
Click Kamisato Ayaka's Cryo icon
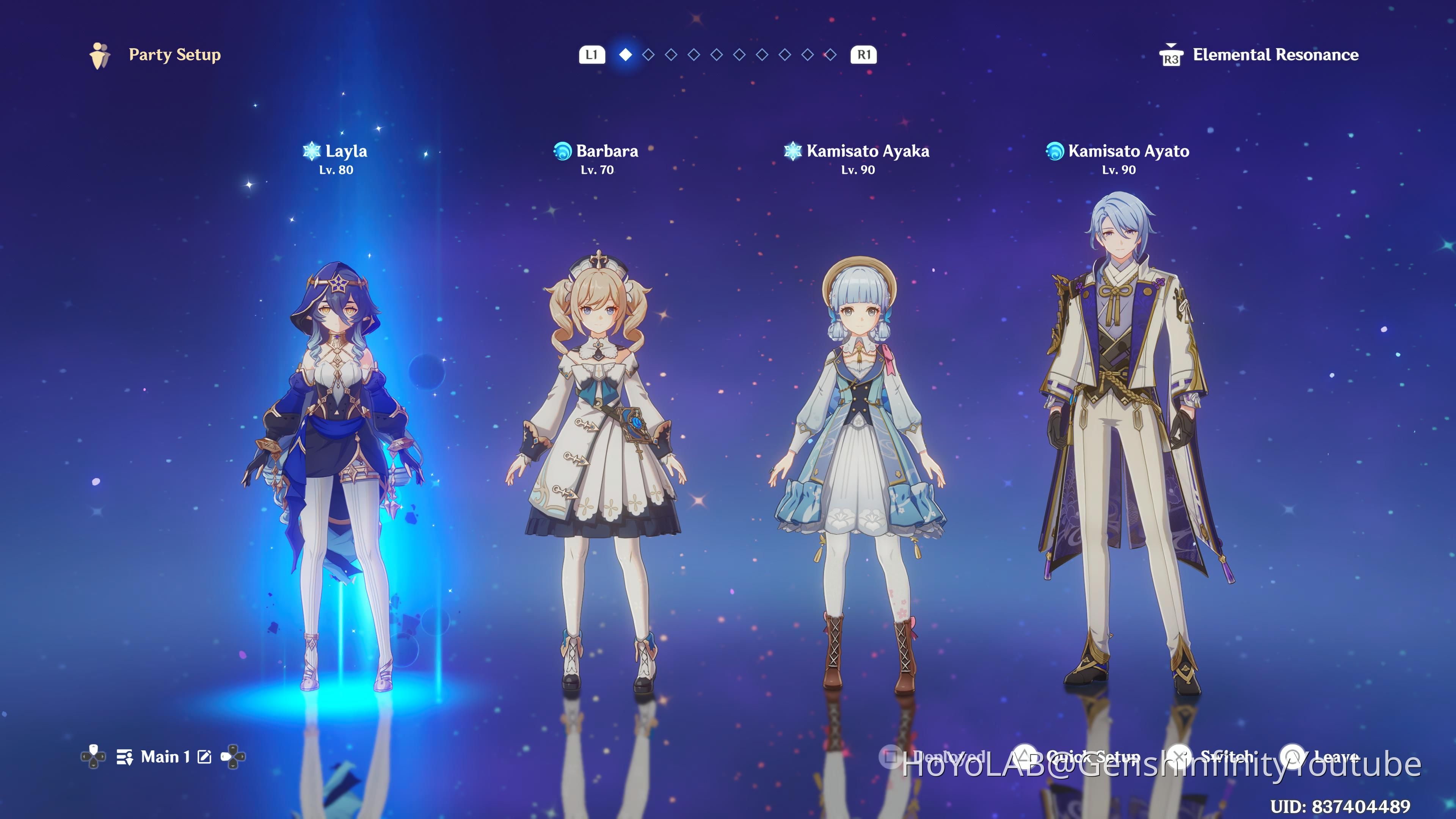click(x=795, y=151)
